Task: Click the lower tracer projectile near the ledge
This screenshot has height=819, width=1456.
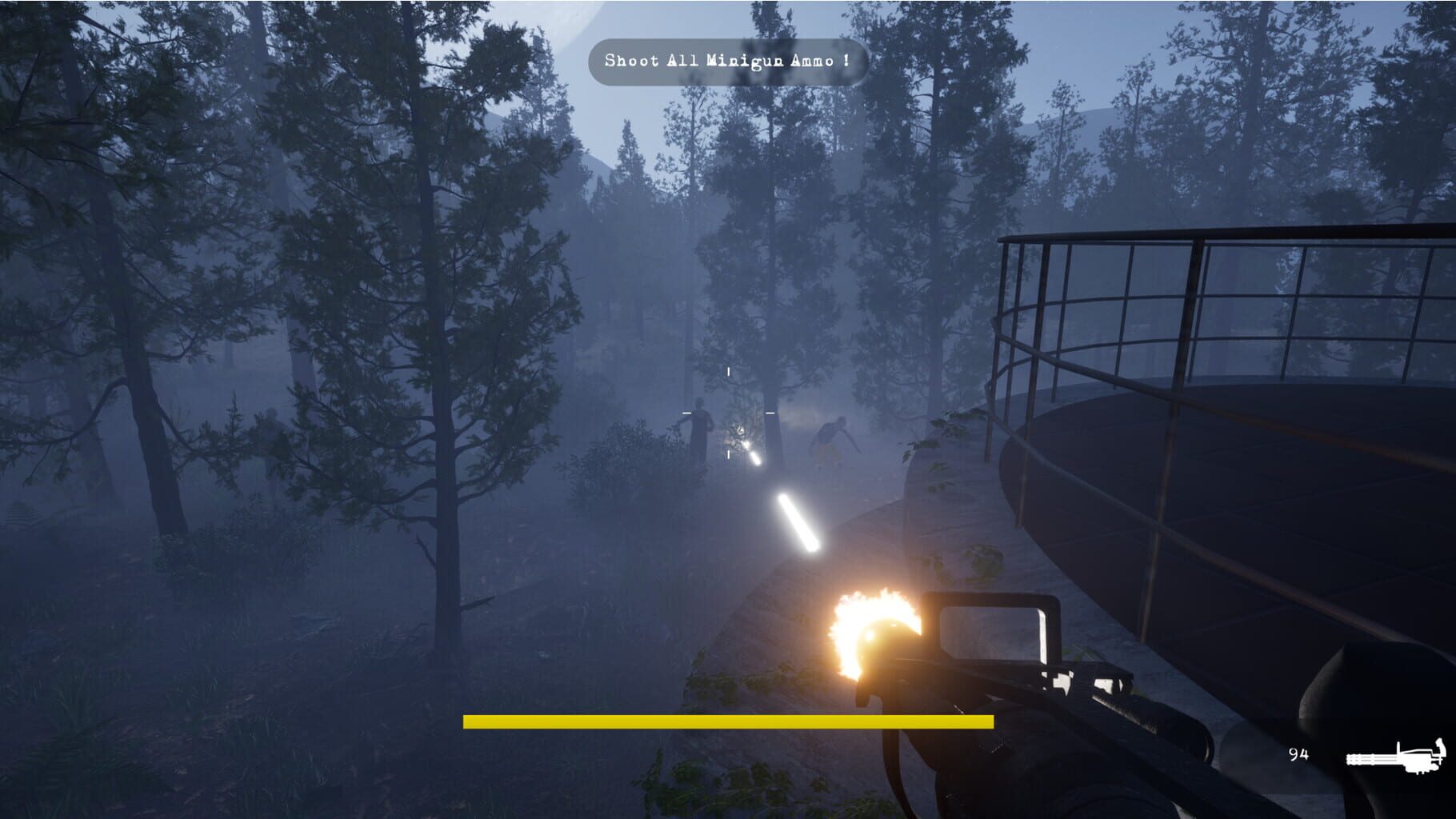Action: [x=796, y=524]
